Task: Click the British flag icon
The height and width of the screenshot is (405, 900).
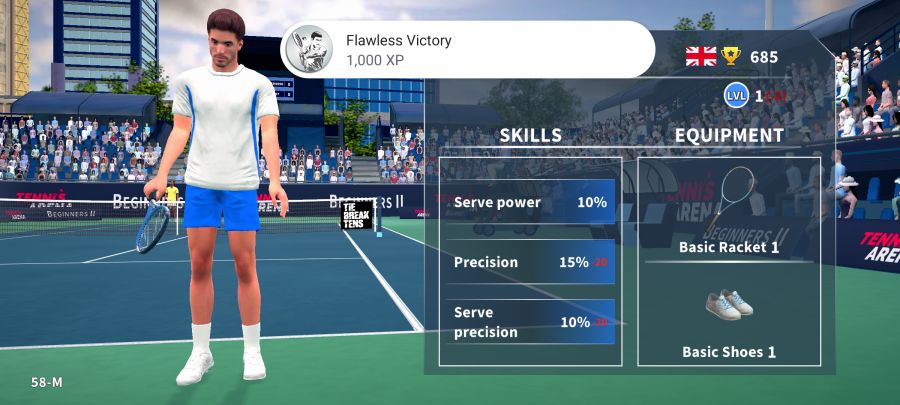Action: coord(701,57)
